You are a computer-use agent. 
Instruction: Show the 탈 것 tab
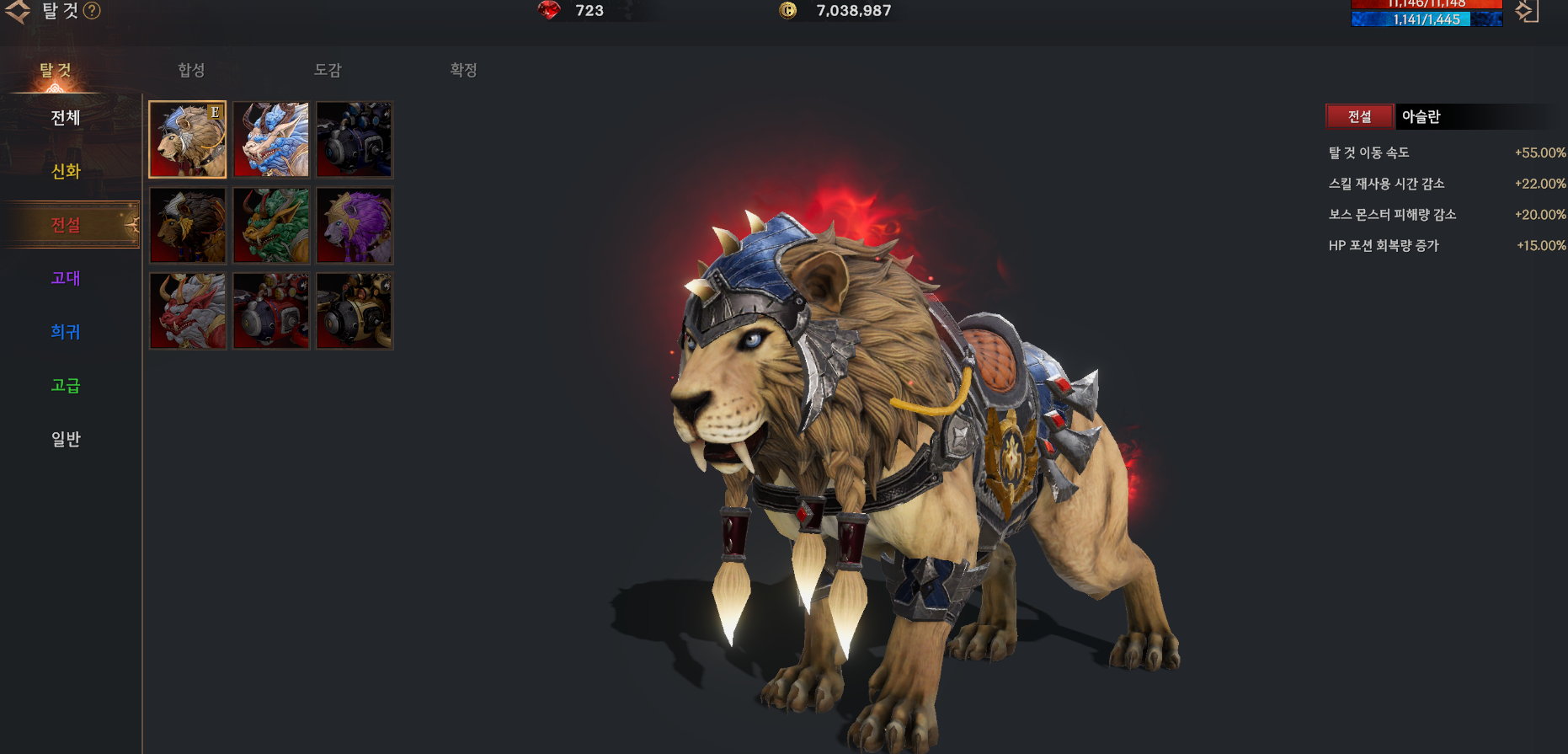click(x=56, y=71)
